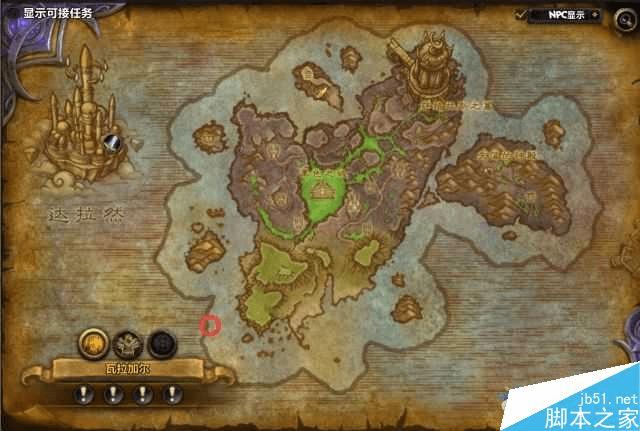Click the red circle marker on the map
The height and width of the screenshot is (431, 640).
[x=210, y=324]
